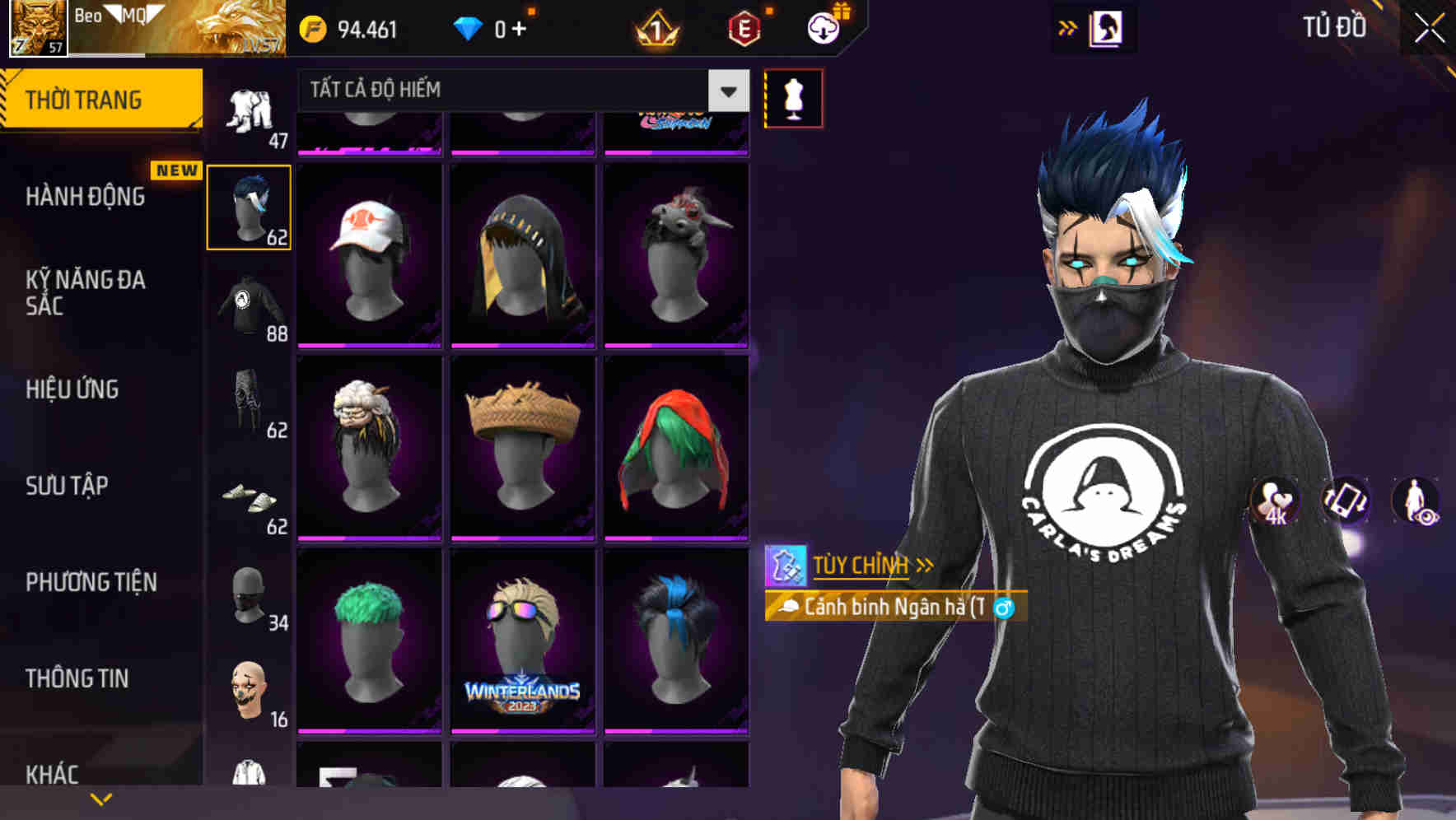Click the double chevron next to TỦ ĐỒ

click(x=1068, y=26)
